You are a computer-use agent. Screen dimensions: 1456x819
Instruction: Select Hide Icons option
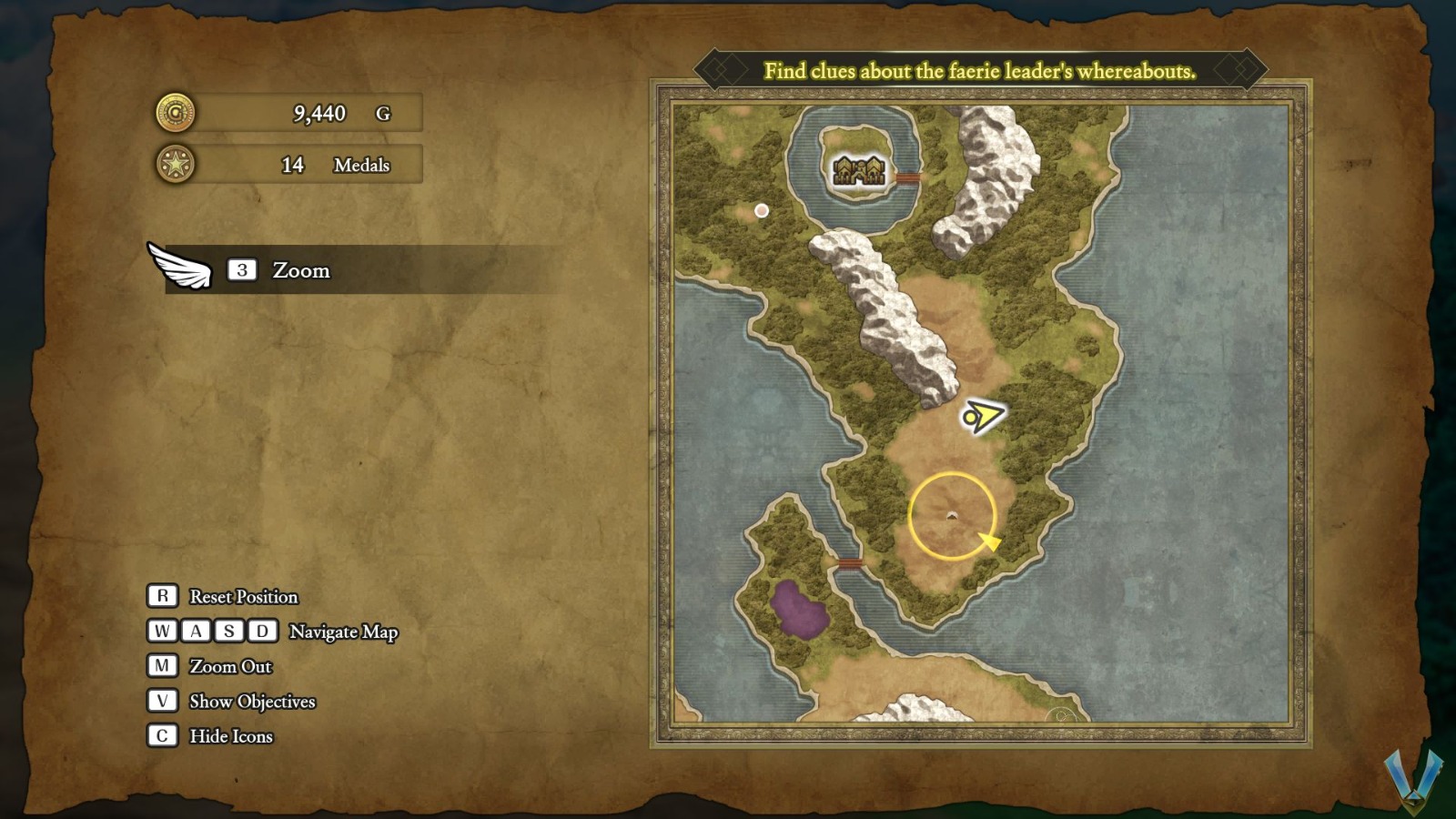click(x=230, y=736)
